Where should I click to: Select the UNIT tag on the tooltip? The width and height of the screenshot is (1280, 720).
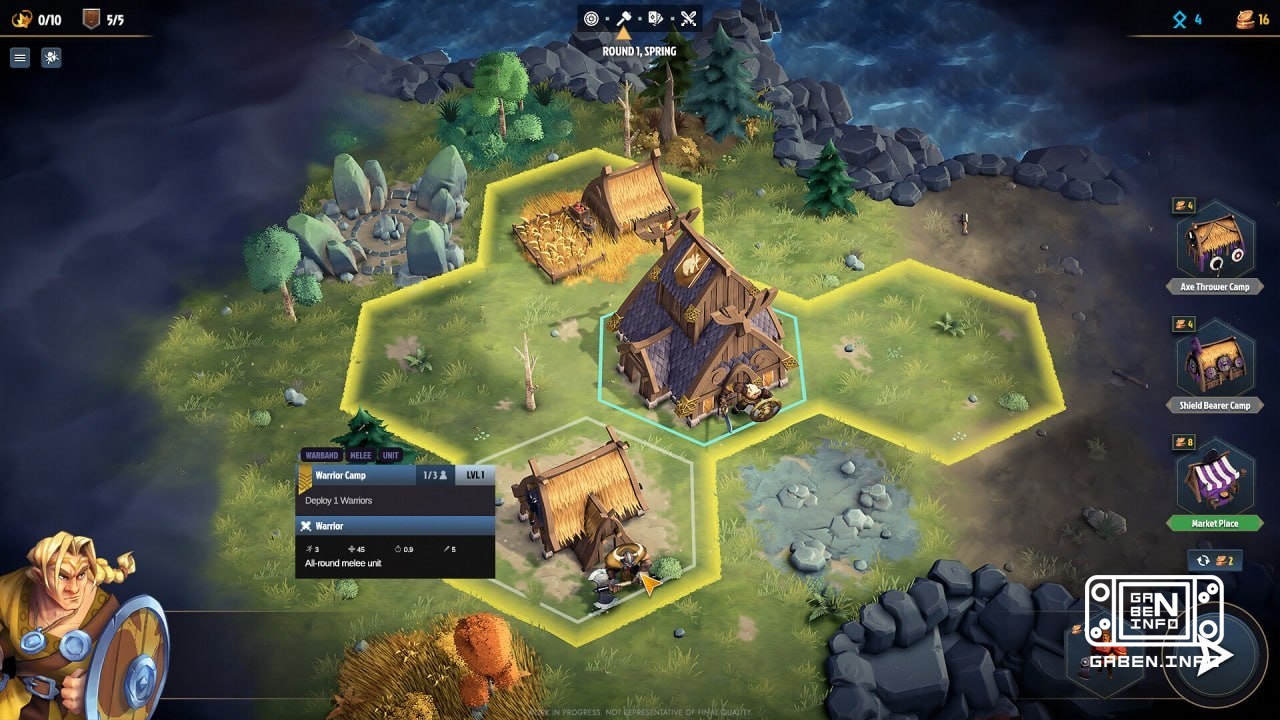[x=389, y=455]
